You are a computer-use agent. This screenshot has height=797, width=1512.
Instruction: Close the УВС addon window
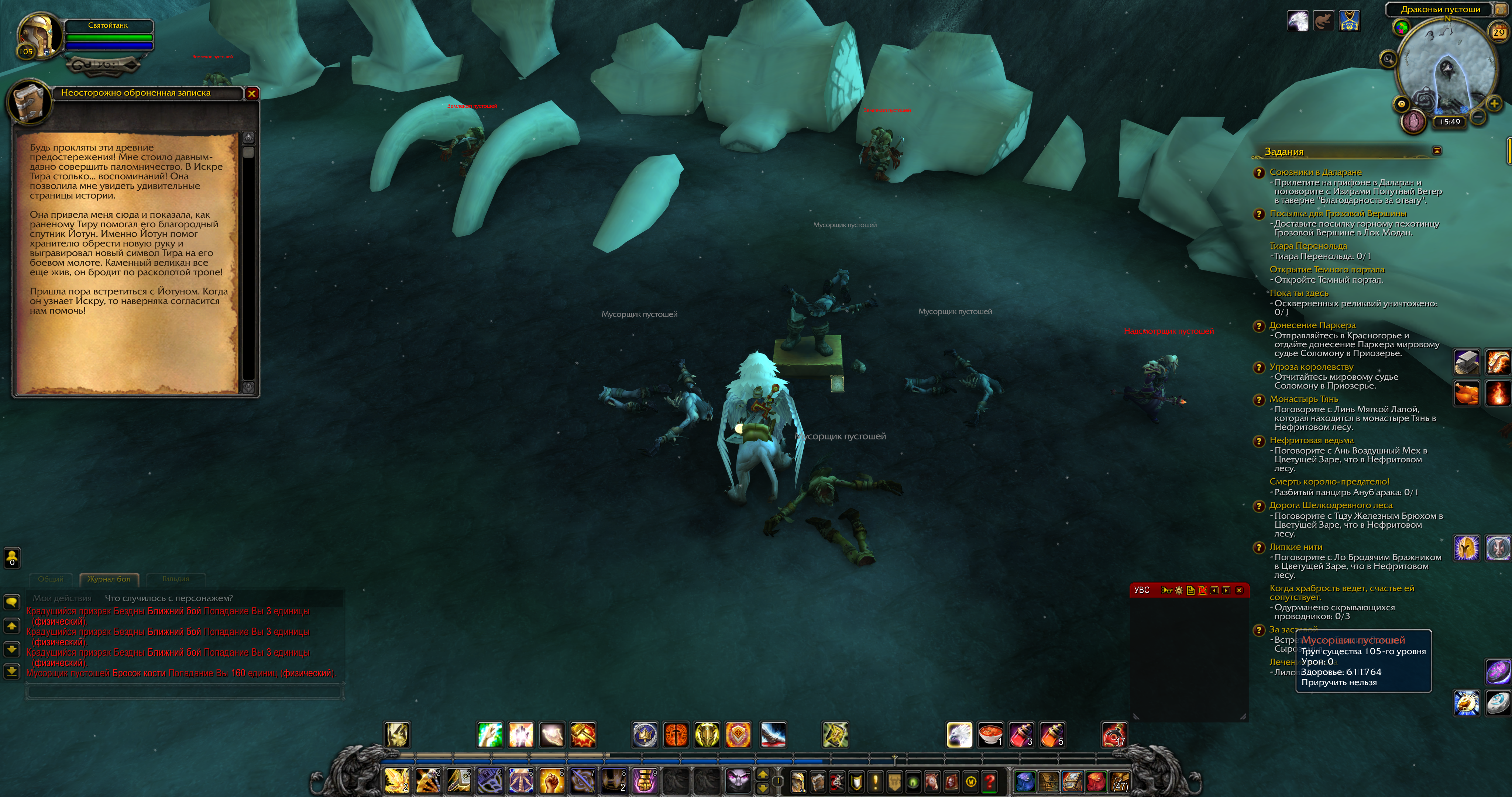click(1239, 590)
